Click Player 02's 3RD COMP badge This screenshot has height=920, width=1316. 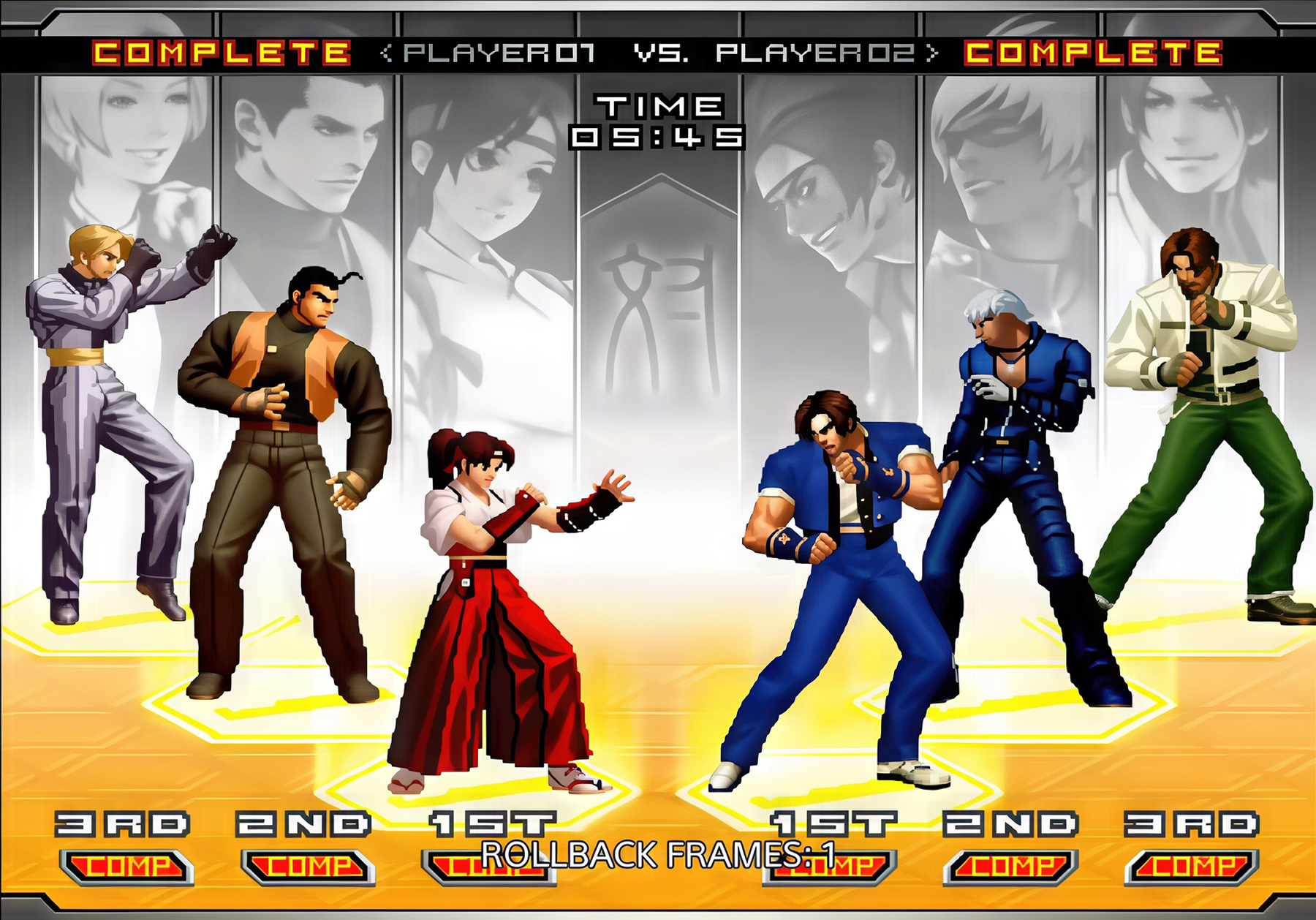click(x=1192, y=867)
